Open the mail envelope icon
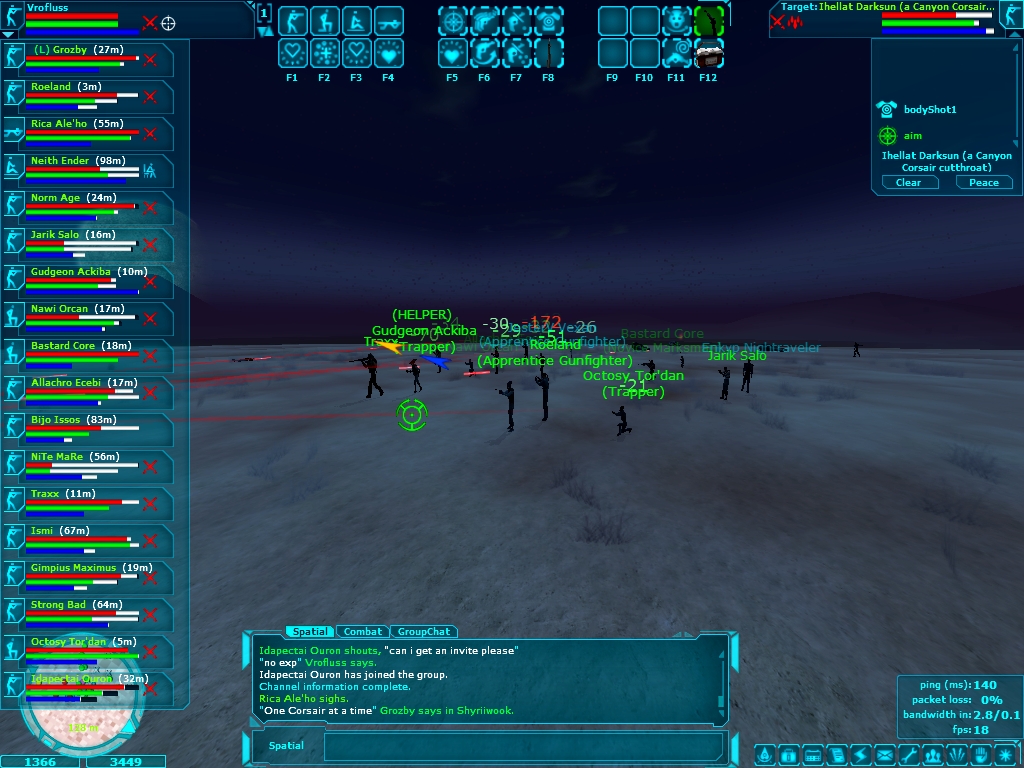Image resolution: width=1024 pixels, height=768 pixels. point(884,753)
